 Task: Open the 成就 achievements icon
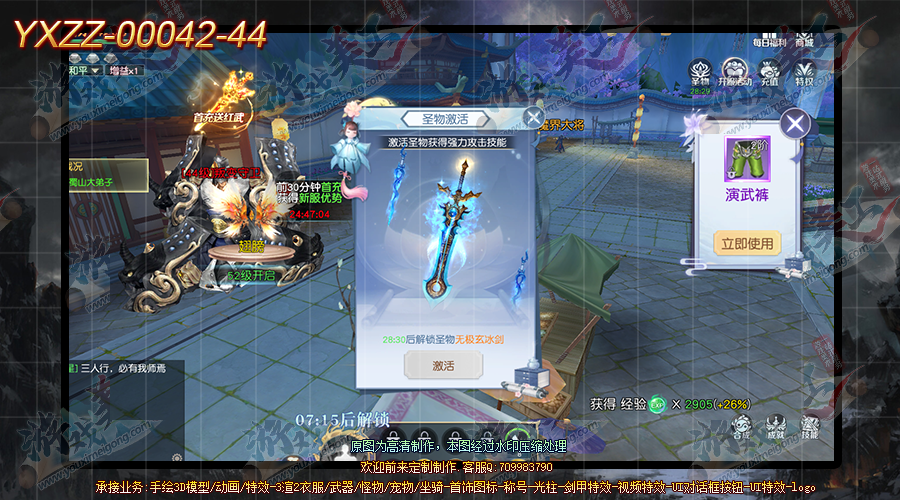click(776, 424)
